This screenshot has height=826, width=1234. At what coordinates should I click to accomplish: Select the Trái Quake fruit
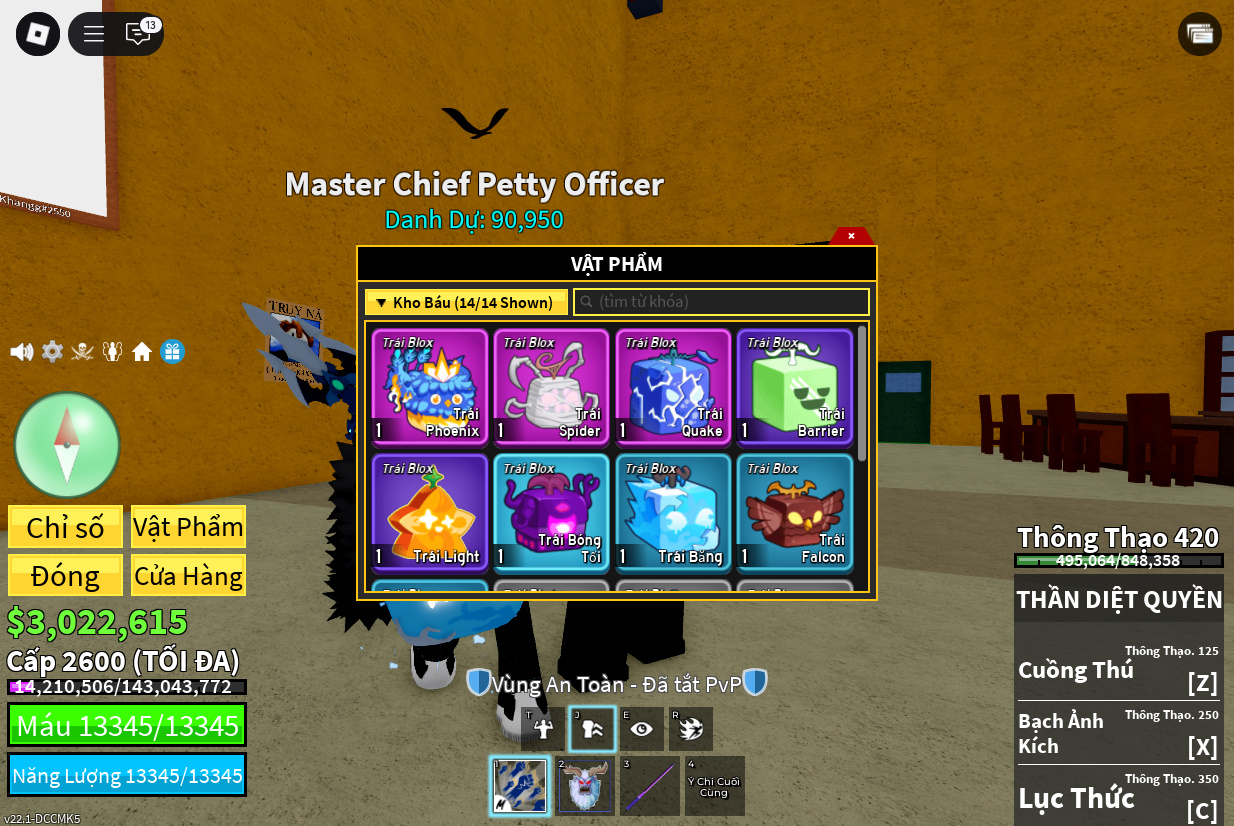(673, 386)
